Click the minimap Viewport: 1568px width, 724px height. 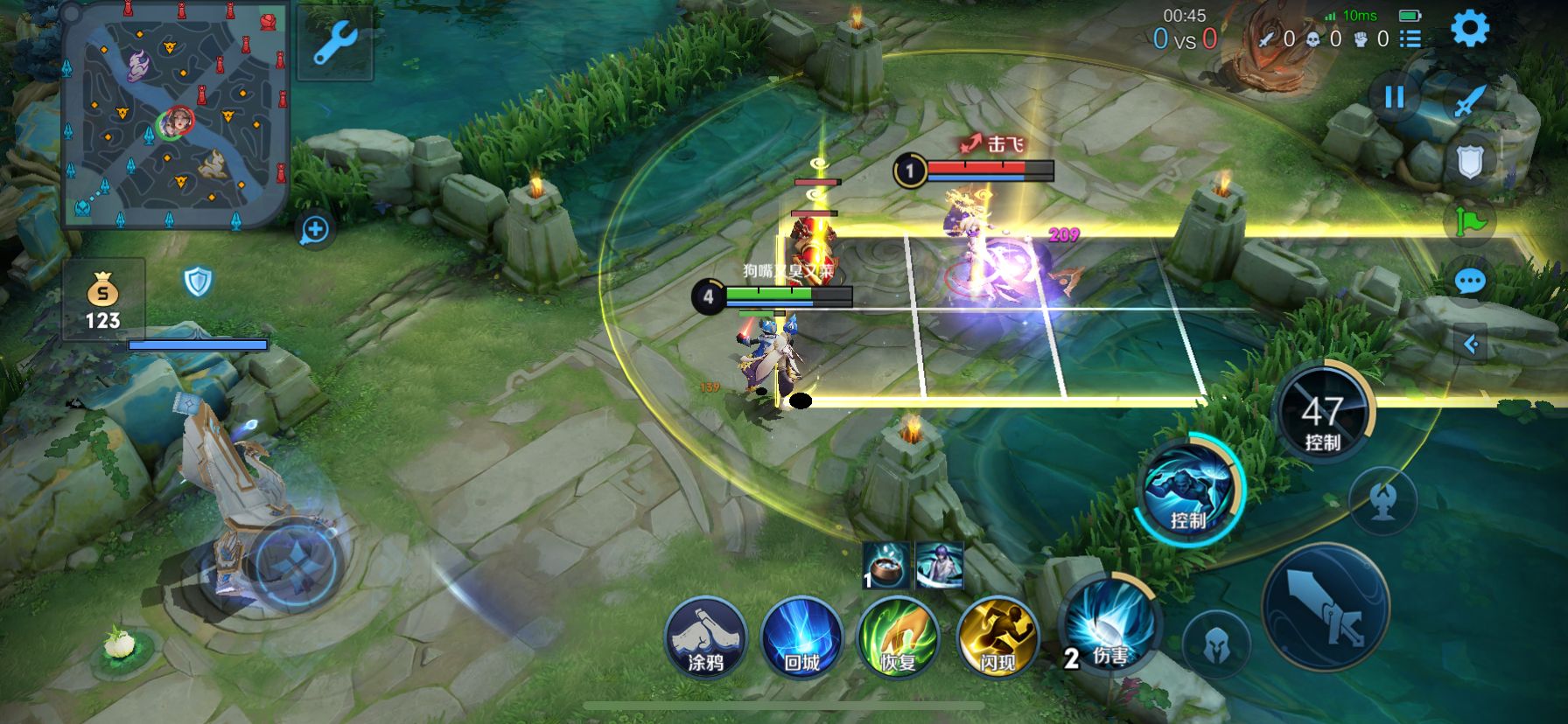pyautogui.click(x=175, y=118)
